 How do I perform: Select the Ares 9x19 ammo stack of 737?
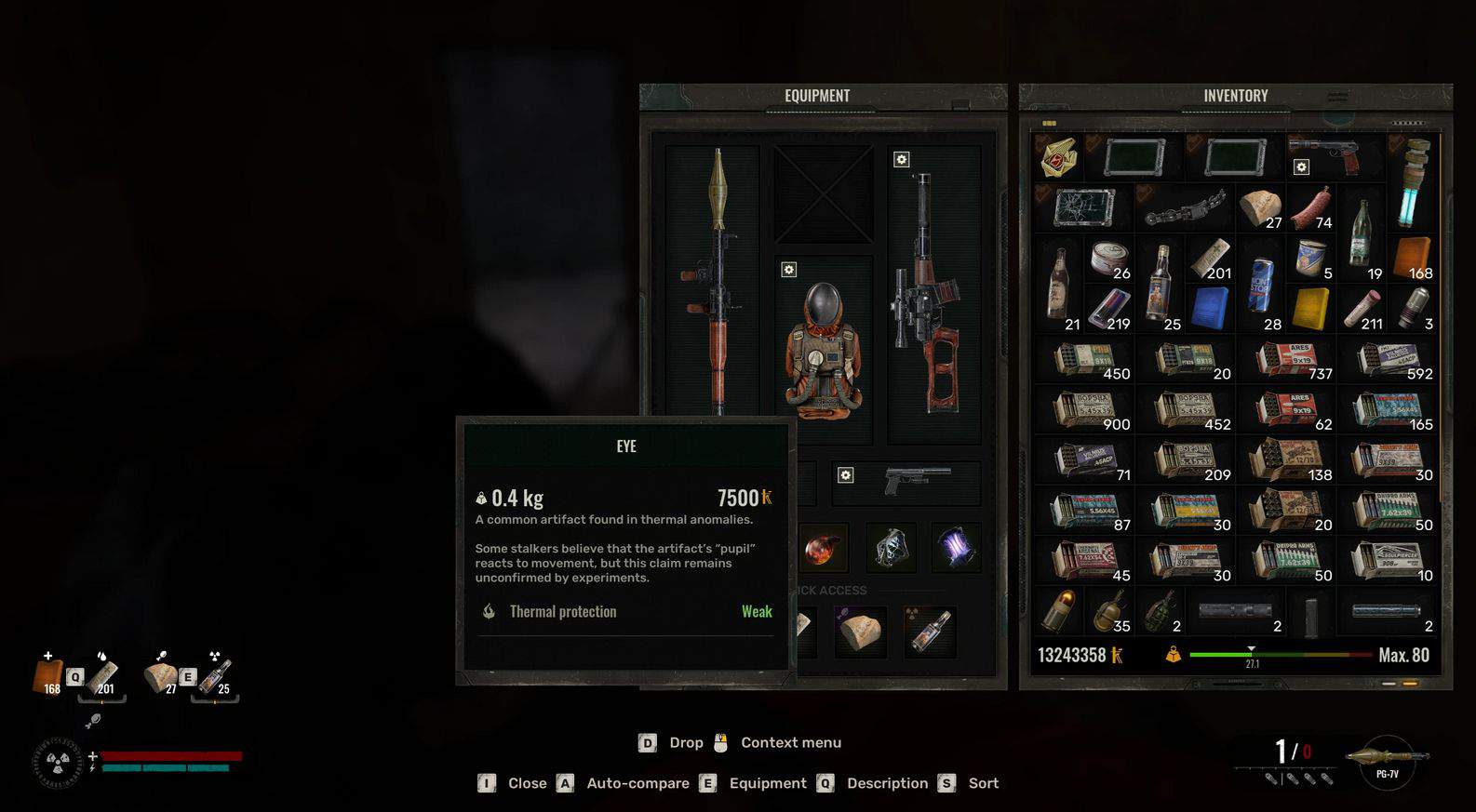[x=1294, y=359]
